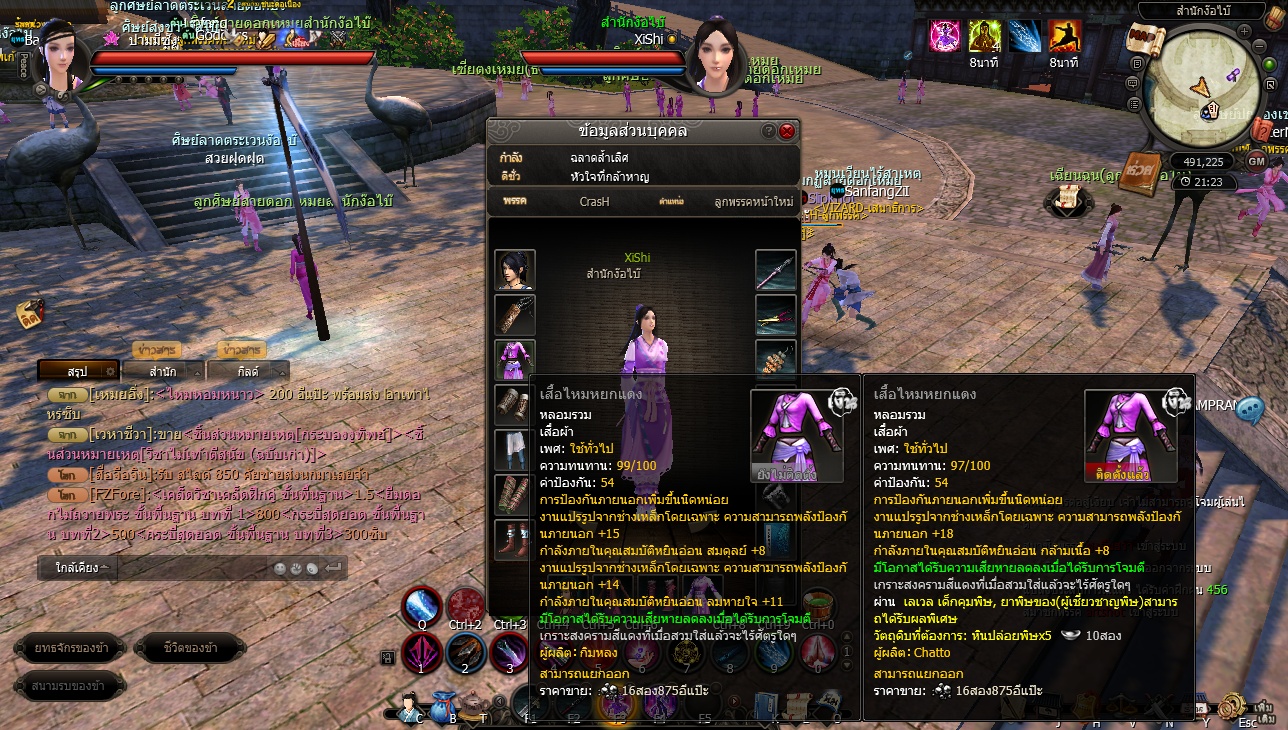Viewport: 1288px width, 730px height.
Task: Click the martial arts kick buff icon
Action: click(1063, 36)
